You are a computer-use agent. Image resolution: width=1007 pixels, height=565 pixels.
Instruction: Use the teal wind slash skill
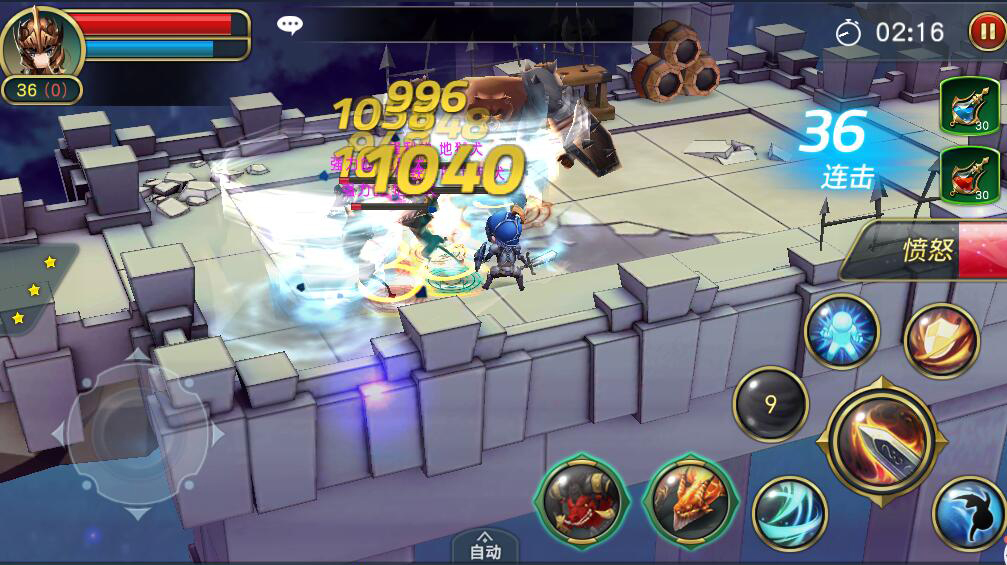click(x=789, y=512)
